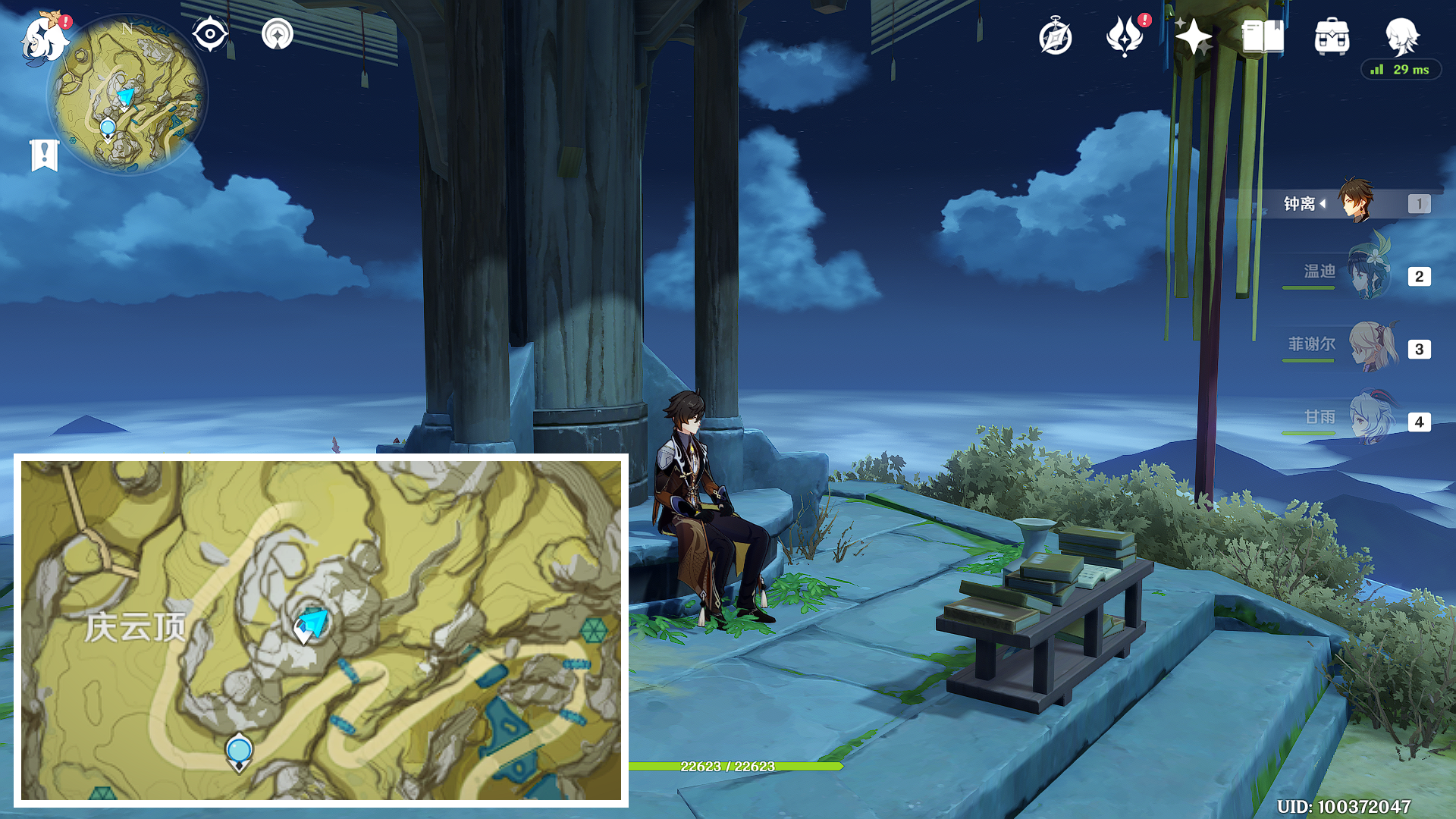This screenshot has height=819, width=1456.
Task: Open the adventurer compass icon
Action: 1056,36
